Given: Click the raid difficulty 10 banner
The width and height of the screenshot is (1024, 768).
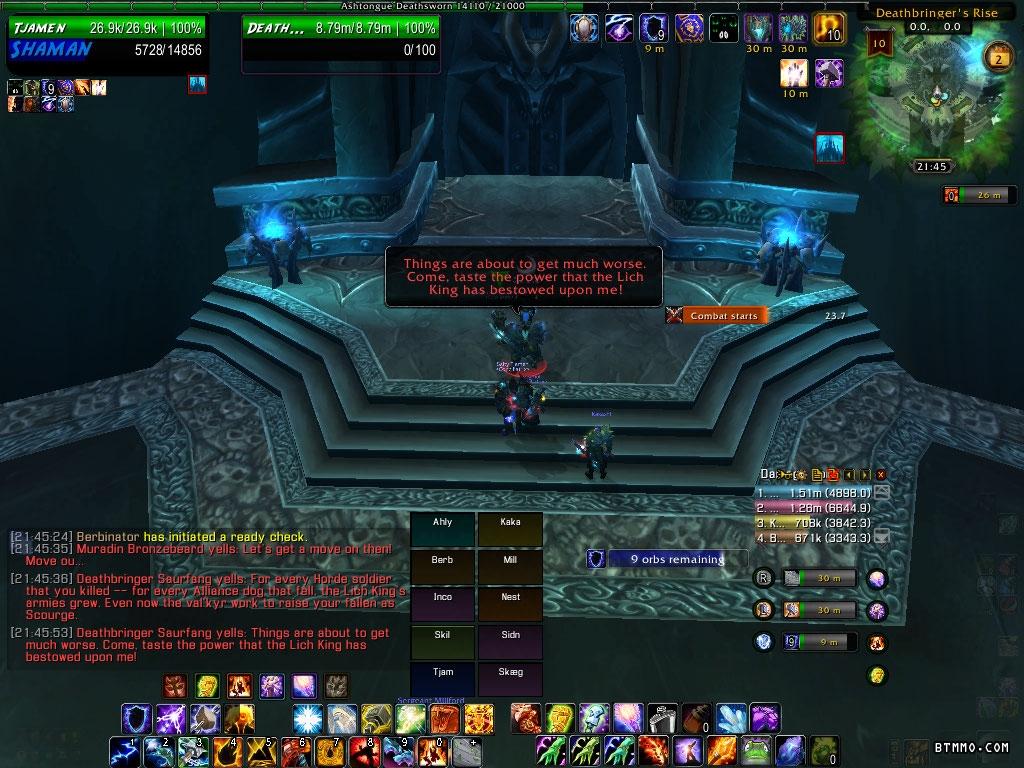Looking at the screenshot, I should tap(880, 43).
